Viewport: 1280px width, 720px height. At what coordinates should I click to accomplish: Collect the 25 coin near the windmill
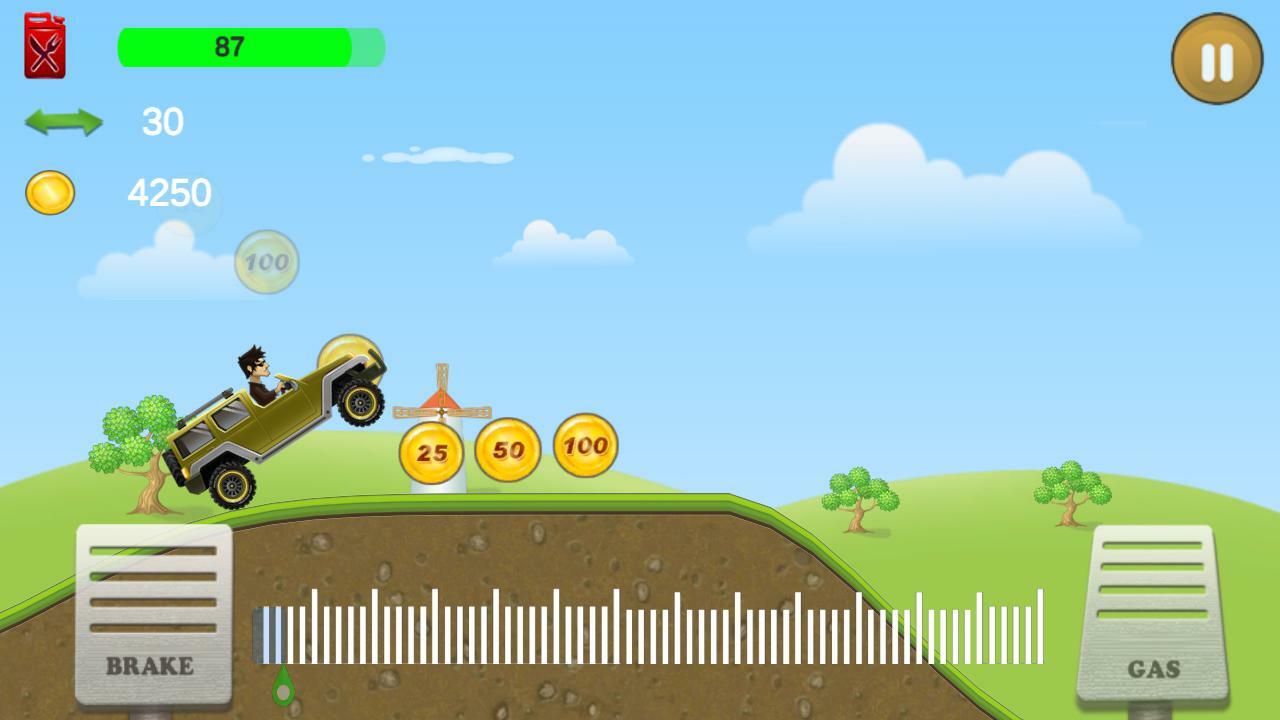tap(430, 450)
